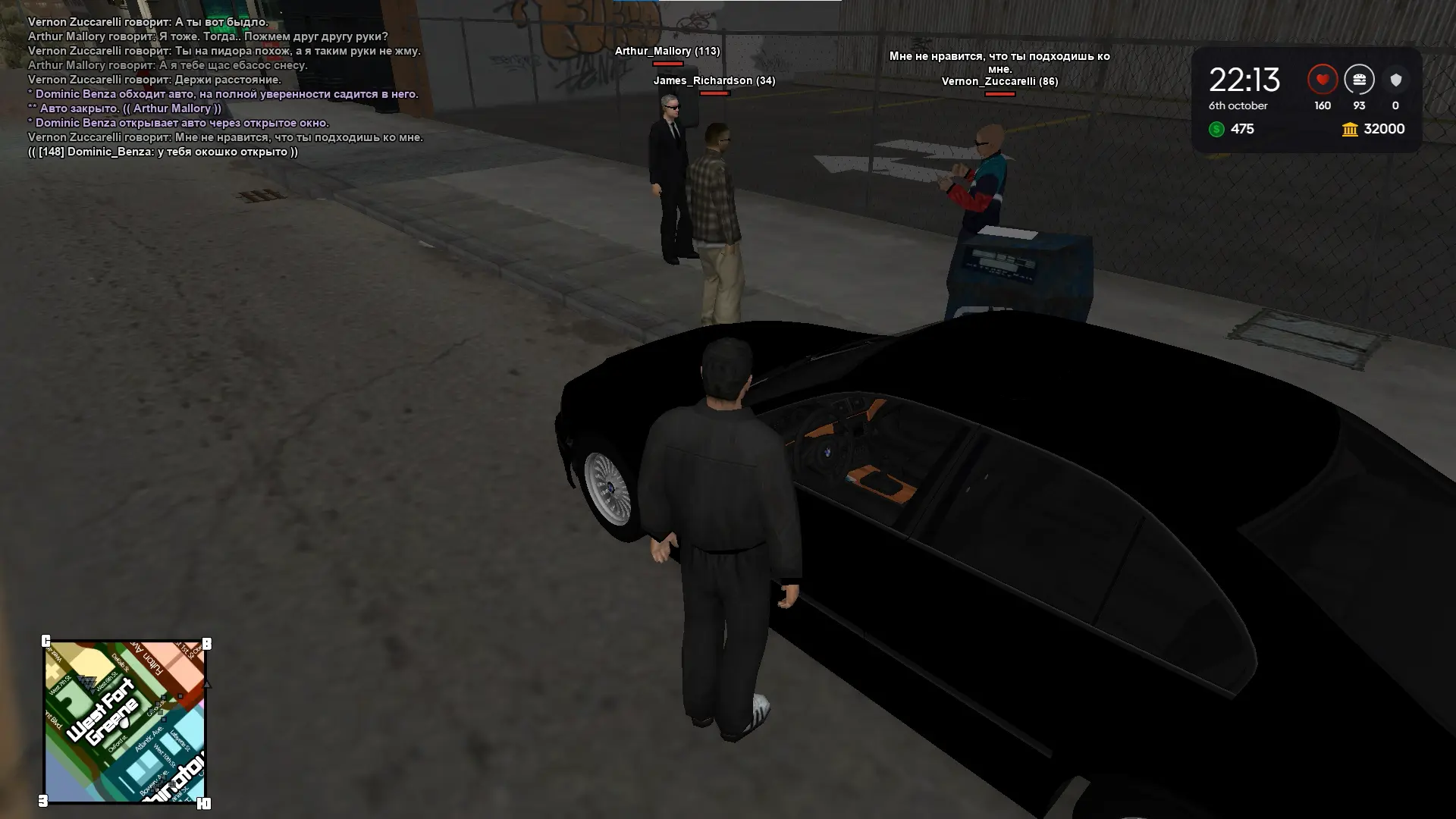Select the red heart health icon
1456x819 pixels.
(1322, 80)
